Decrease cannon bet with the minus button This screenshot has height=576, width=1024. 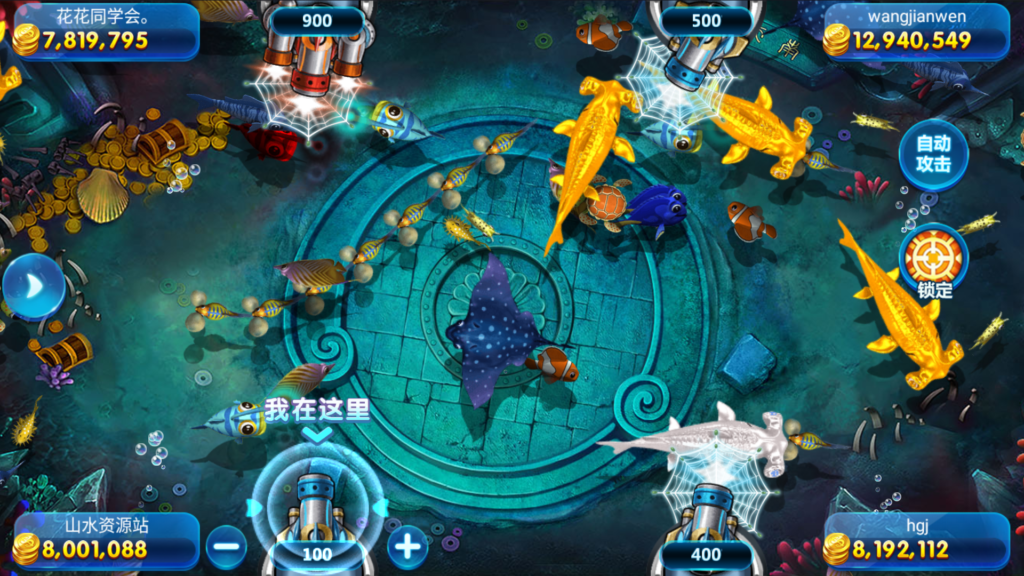[227, 546]
